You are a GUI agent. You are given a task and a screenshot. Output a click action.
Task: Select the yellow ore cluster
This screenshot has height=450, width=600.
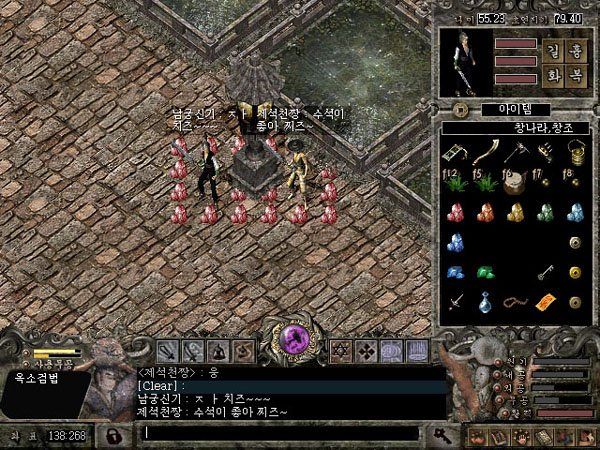515,212
